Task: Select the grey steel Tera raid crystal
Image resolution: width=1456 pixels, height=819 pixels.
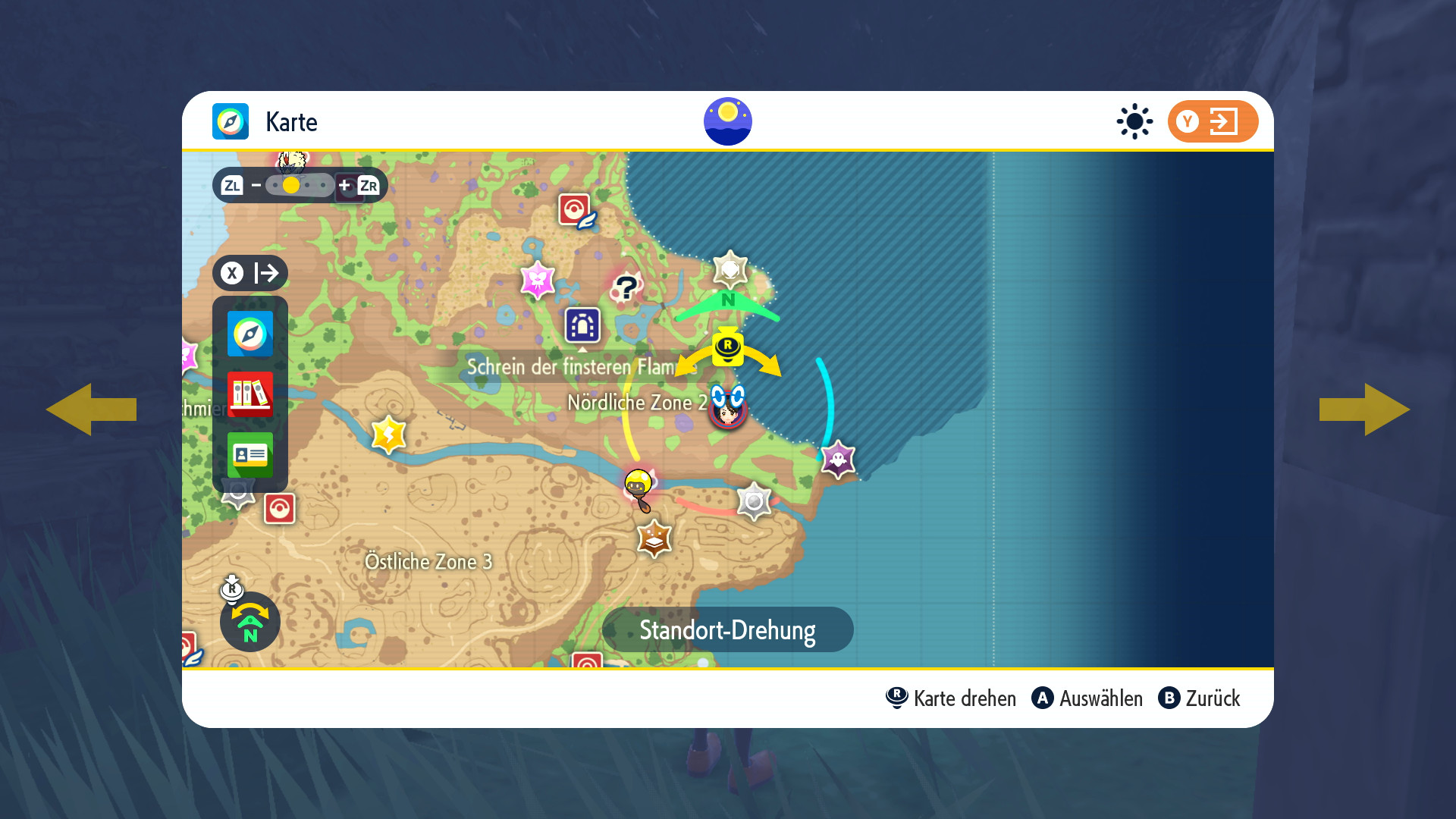Action: point(754,501)
